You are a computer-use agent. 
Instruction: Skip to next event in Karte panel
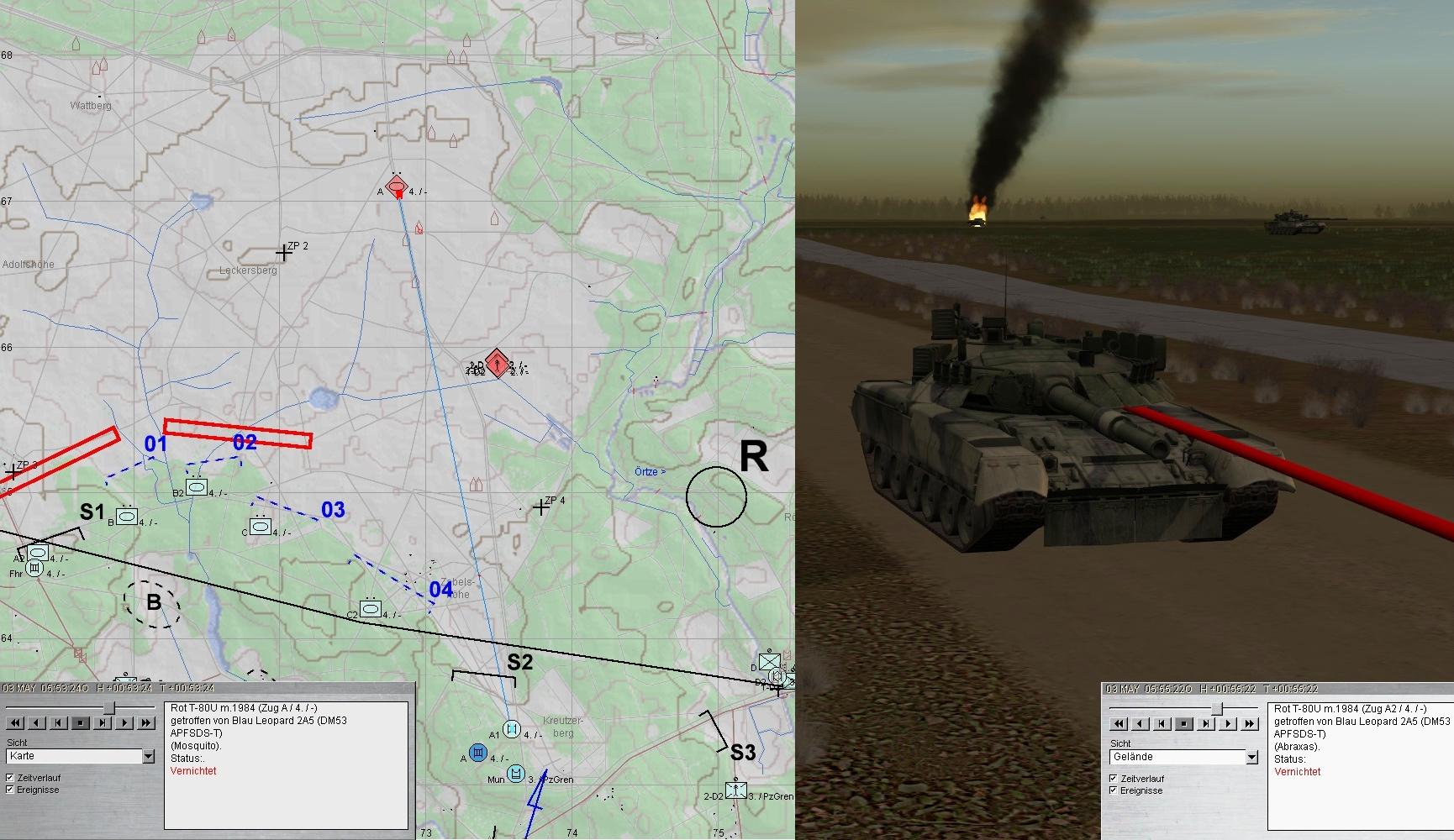coord(103,722)
